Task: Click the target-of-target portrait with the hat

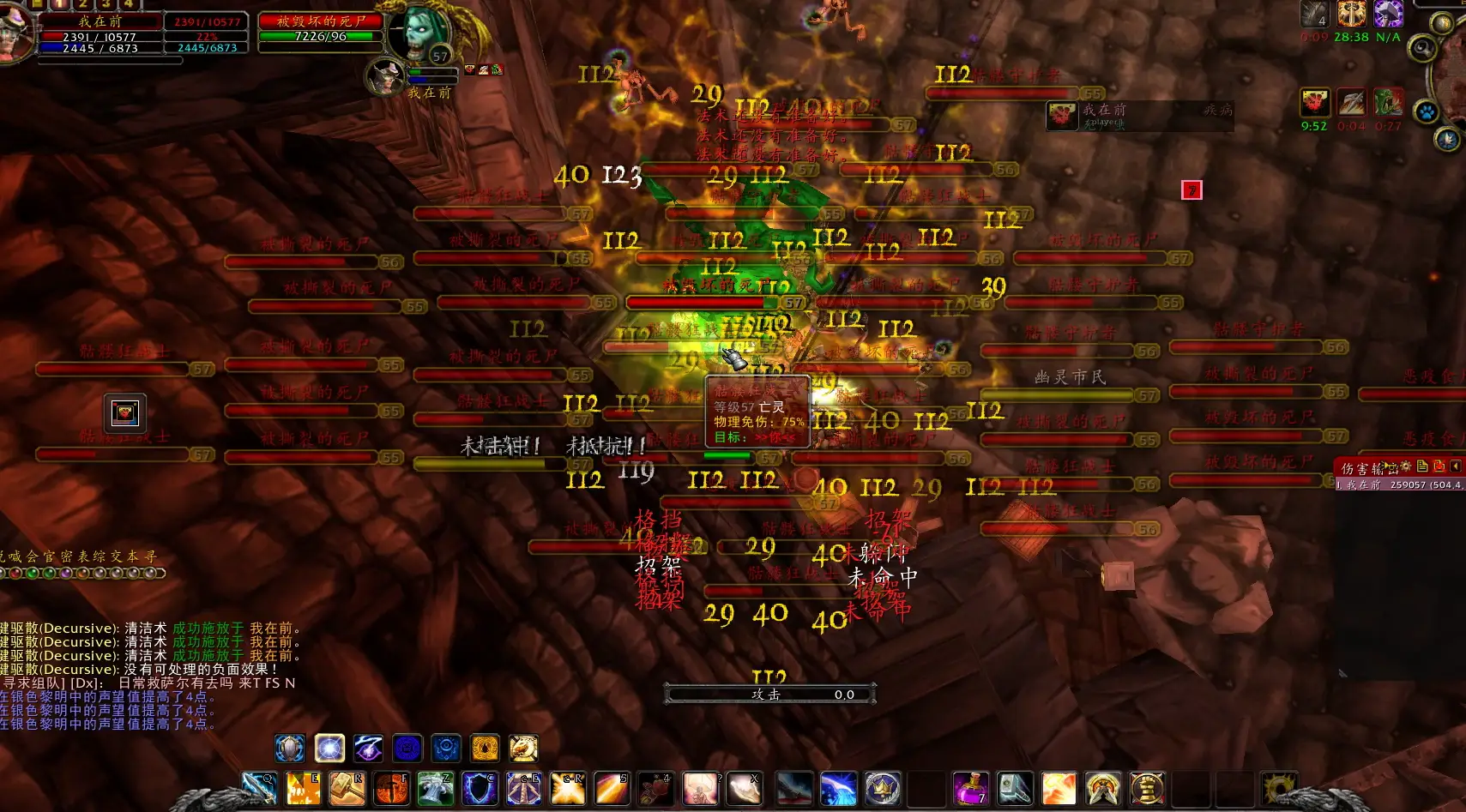Action: point(385,77)
